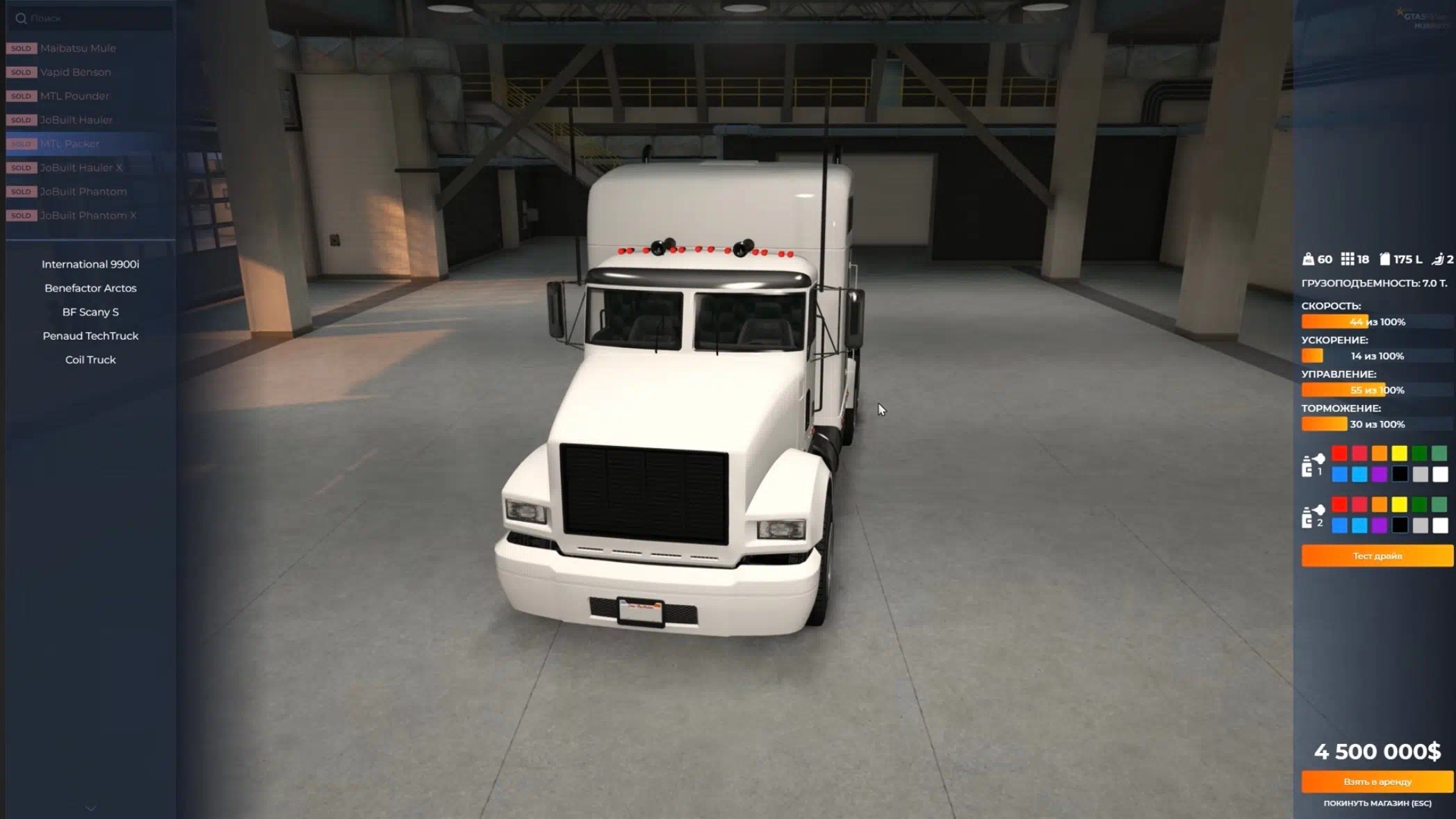The image size is (1456, 819).
Task: Select the International 9900i truck
Action: coord(90,264)
